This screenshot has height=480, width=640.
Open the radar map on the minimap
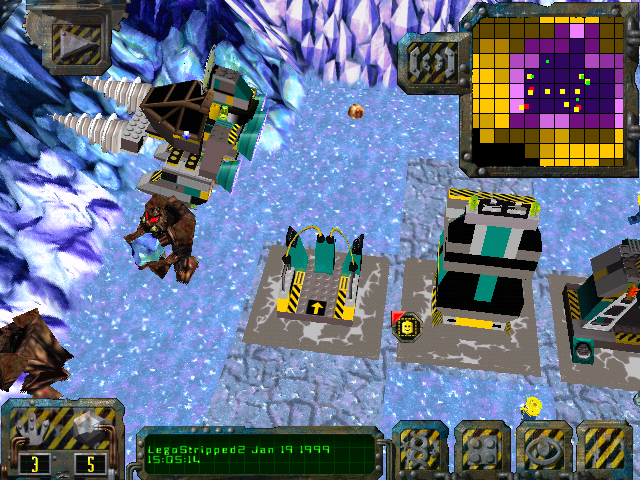tap(548, 88)
